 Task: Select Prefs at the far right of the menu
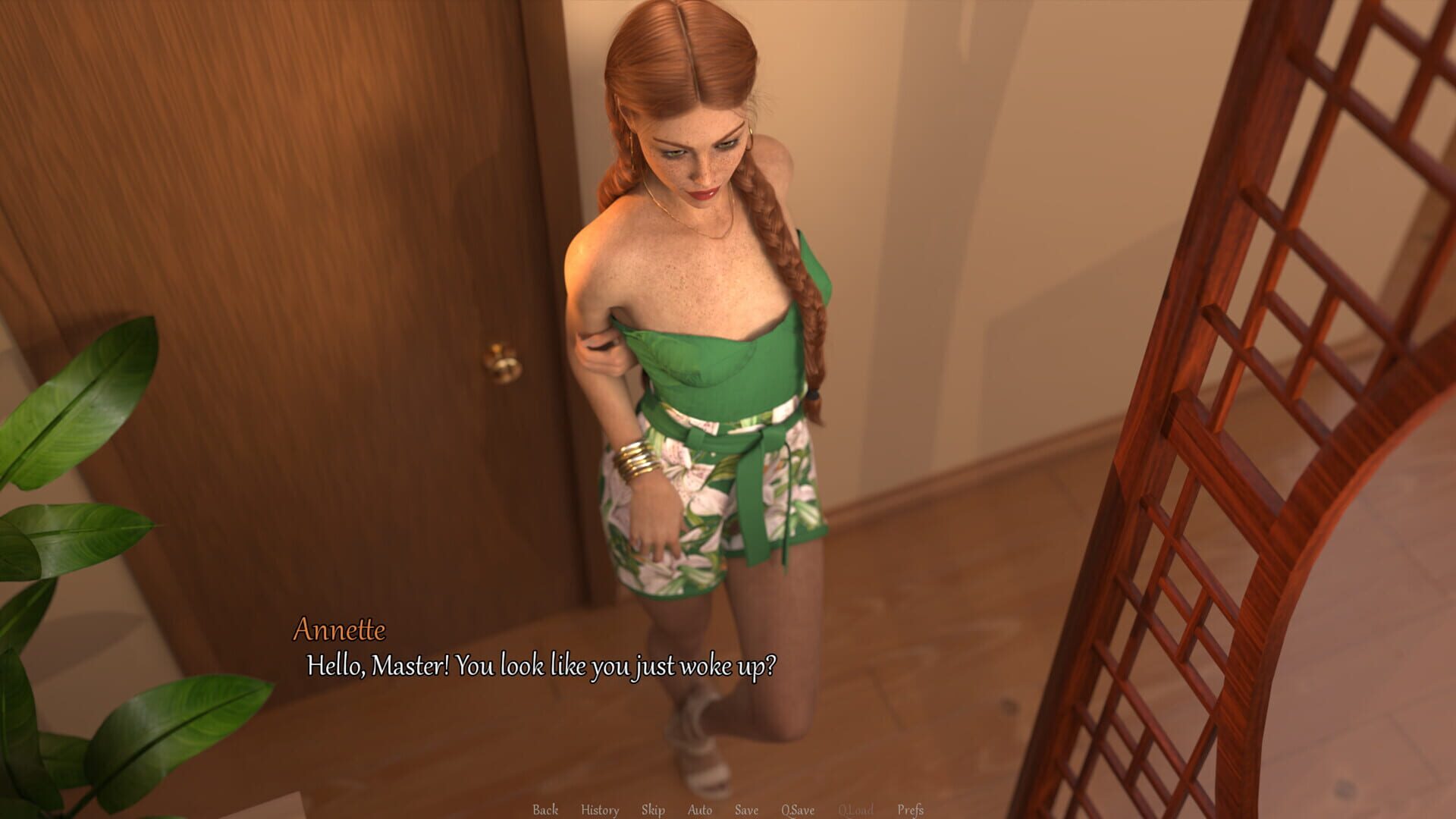(912, 809)
